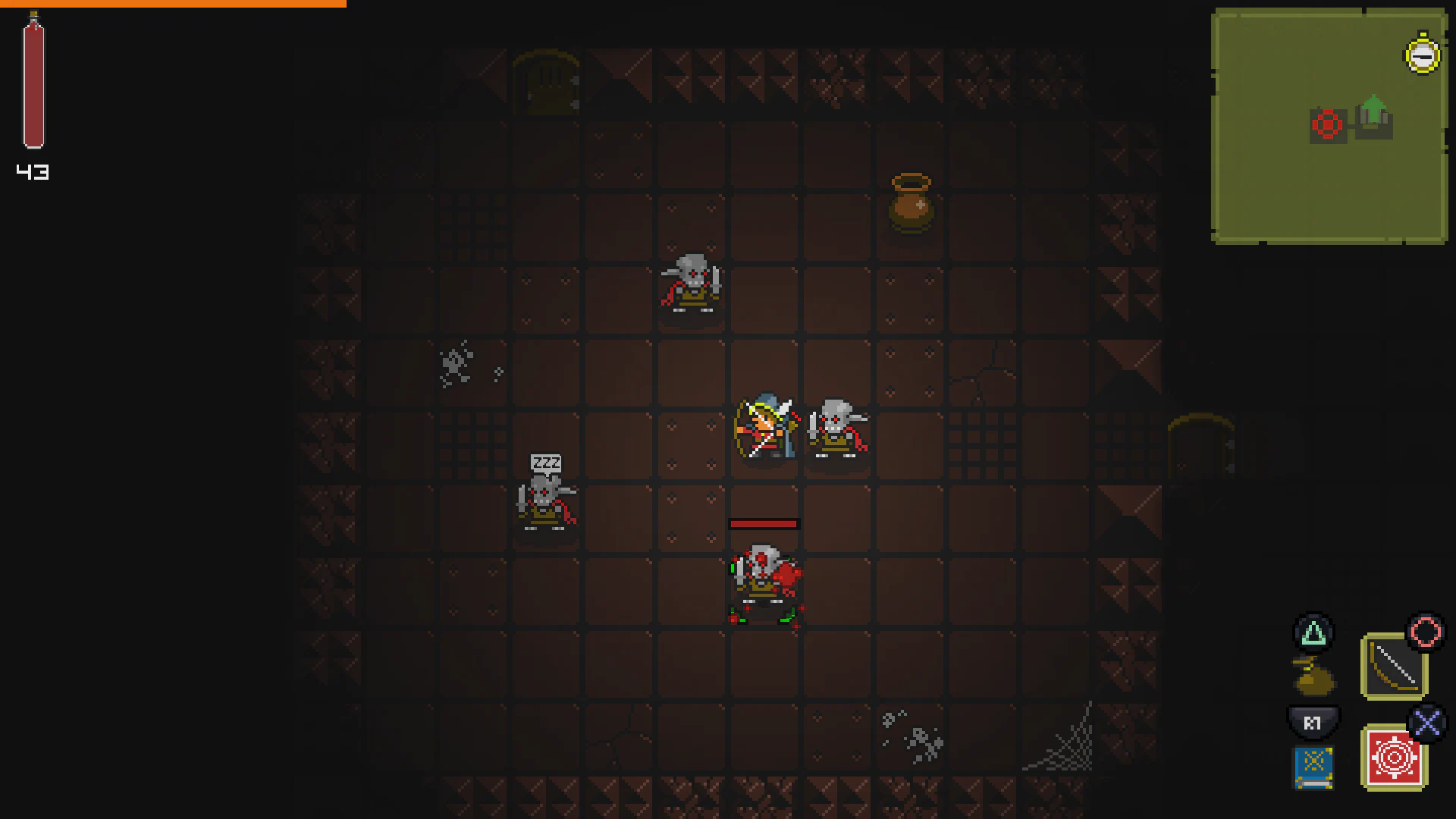Select the sleeping skeleton enemy
The height and width of the screenshot is (819, 1456).
click(x=547, y=500)
